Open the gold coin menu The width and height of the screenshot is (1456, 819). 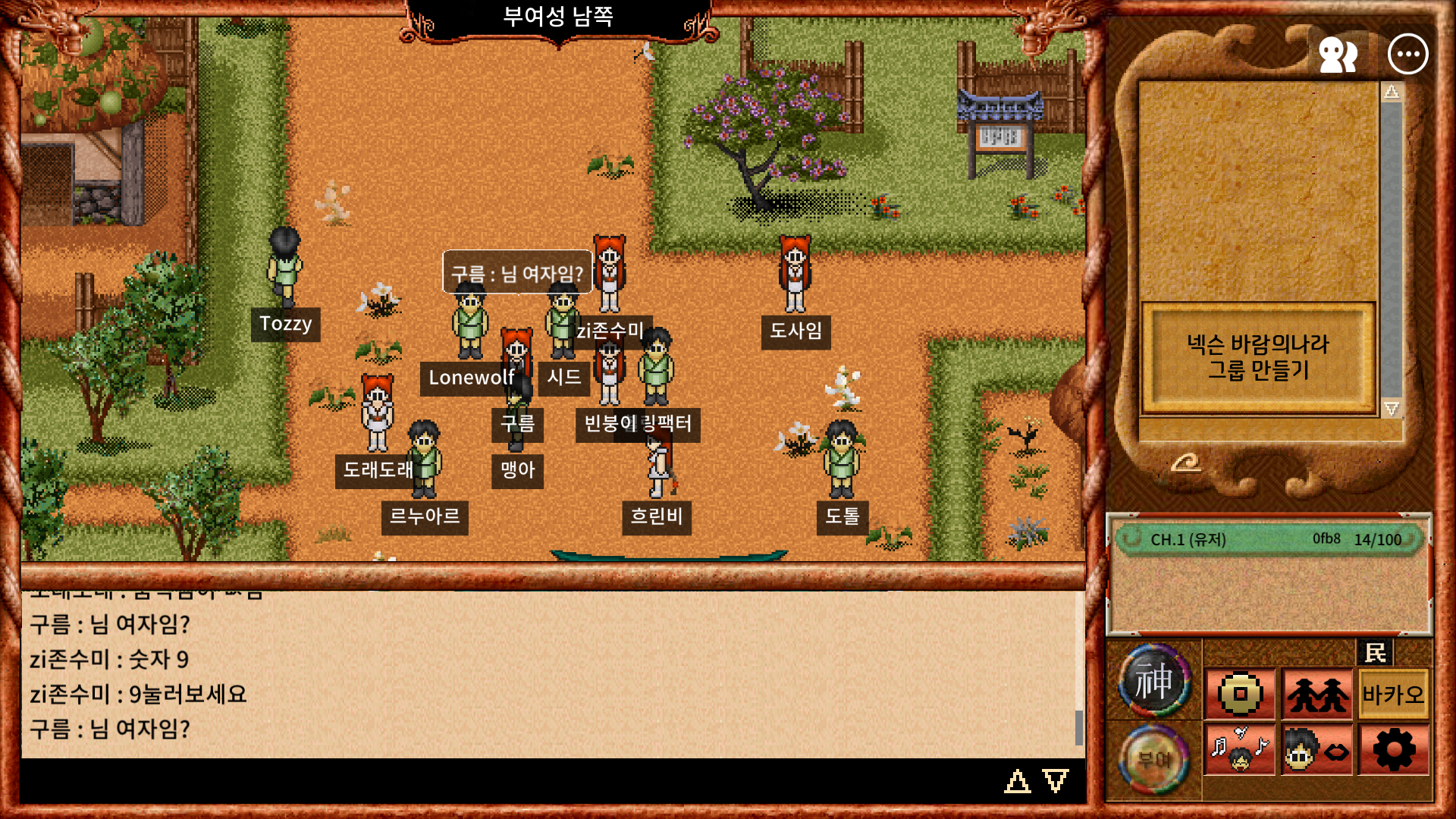tap(1240, 694)
